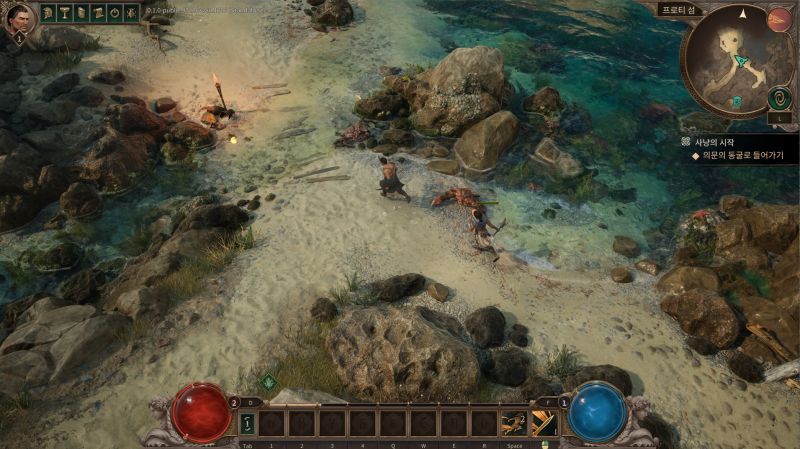This screenshot has width=800, height=449.
Task: Open the scroll menu icon
Action: [x=81, y=13]
